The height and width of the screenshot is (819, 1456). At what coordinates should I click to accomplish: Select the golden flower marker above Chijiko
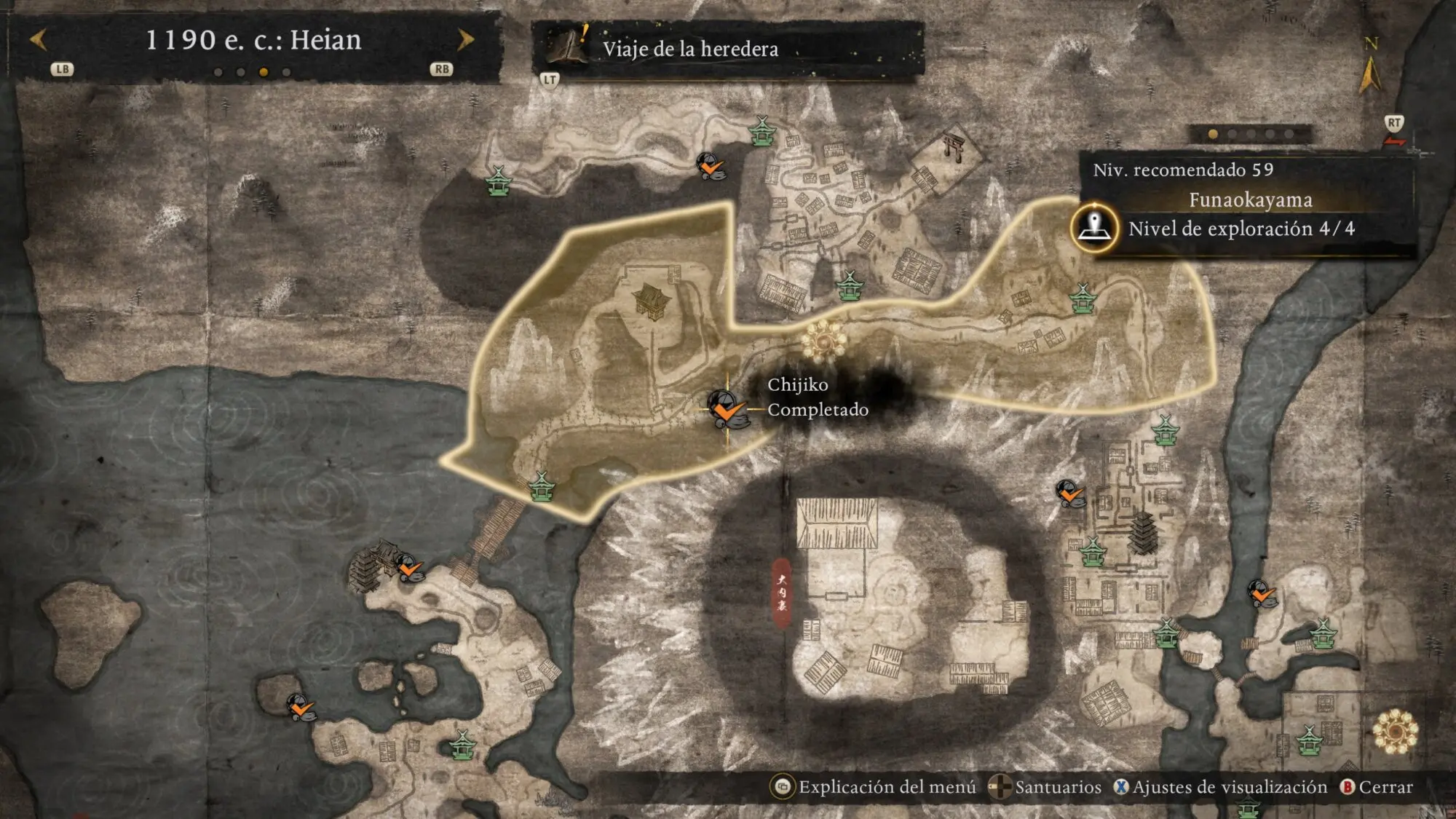pos(823,339)
